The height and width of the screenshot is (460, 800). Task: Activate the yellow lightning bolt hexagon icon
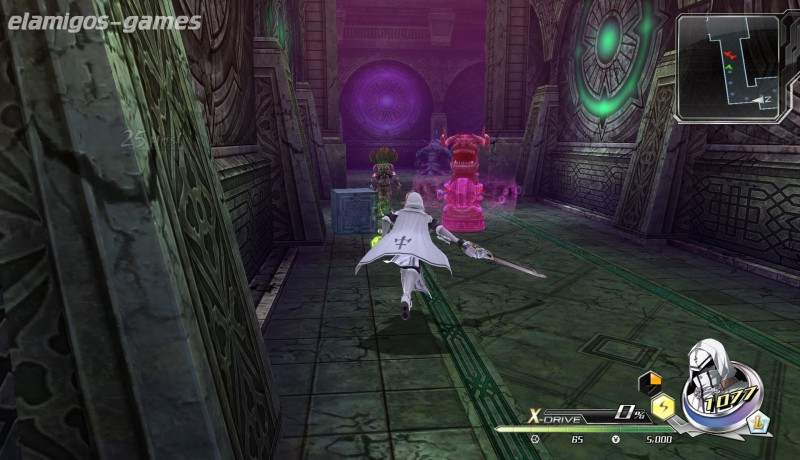coord(661,404)
